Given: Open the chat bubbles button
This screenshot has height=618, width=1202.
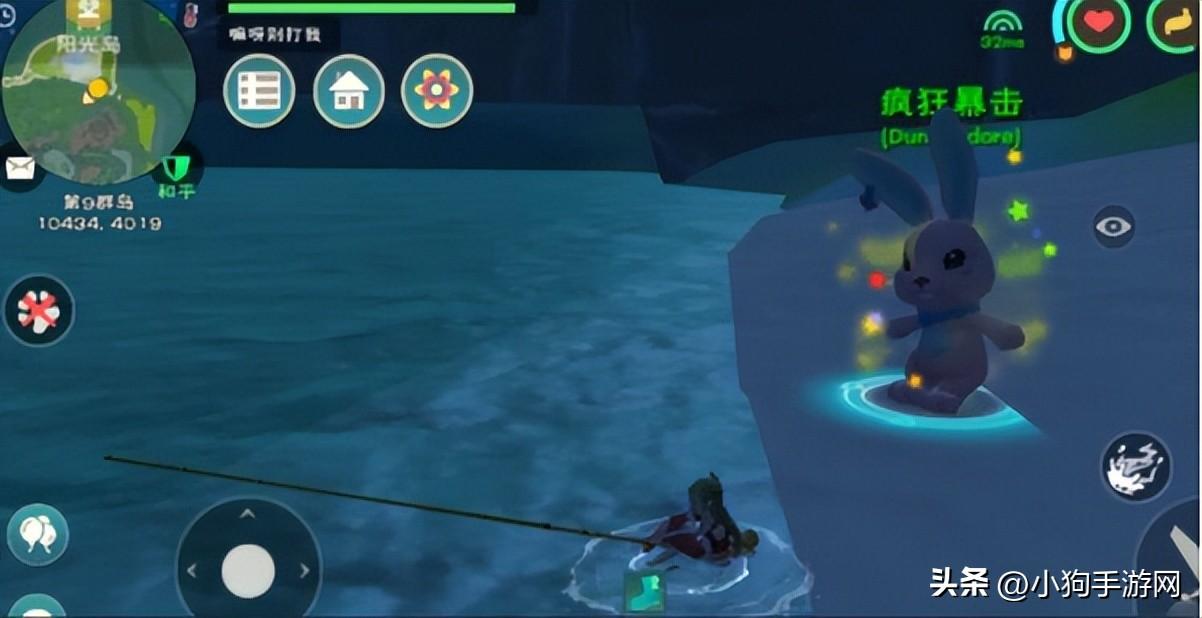Looking at the screenshot, I should 39,533.
